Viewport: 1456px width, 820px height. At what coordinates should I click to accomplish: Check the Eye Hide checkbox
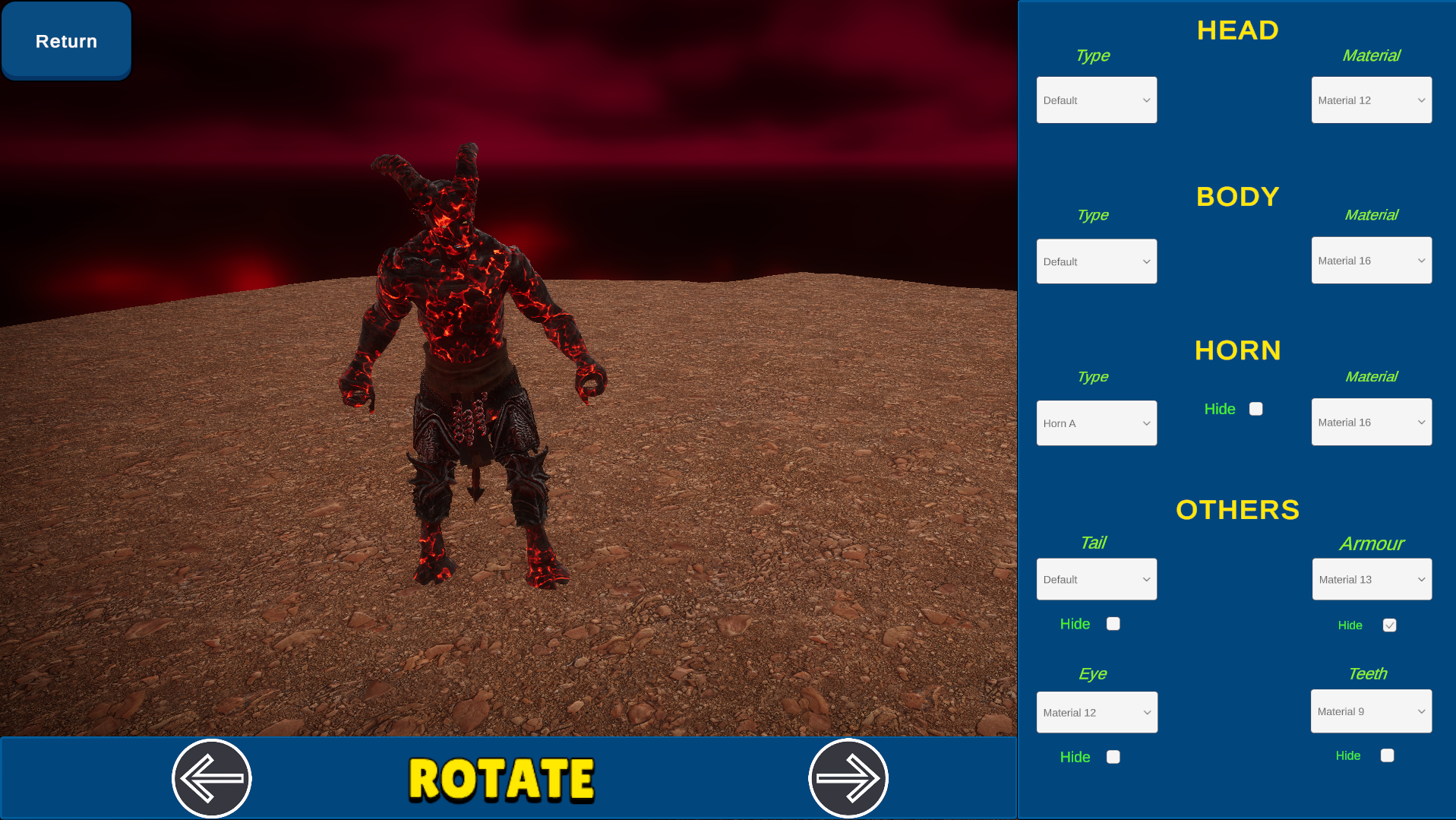1113,756
